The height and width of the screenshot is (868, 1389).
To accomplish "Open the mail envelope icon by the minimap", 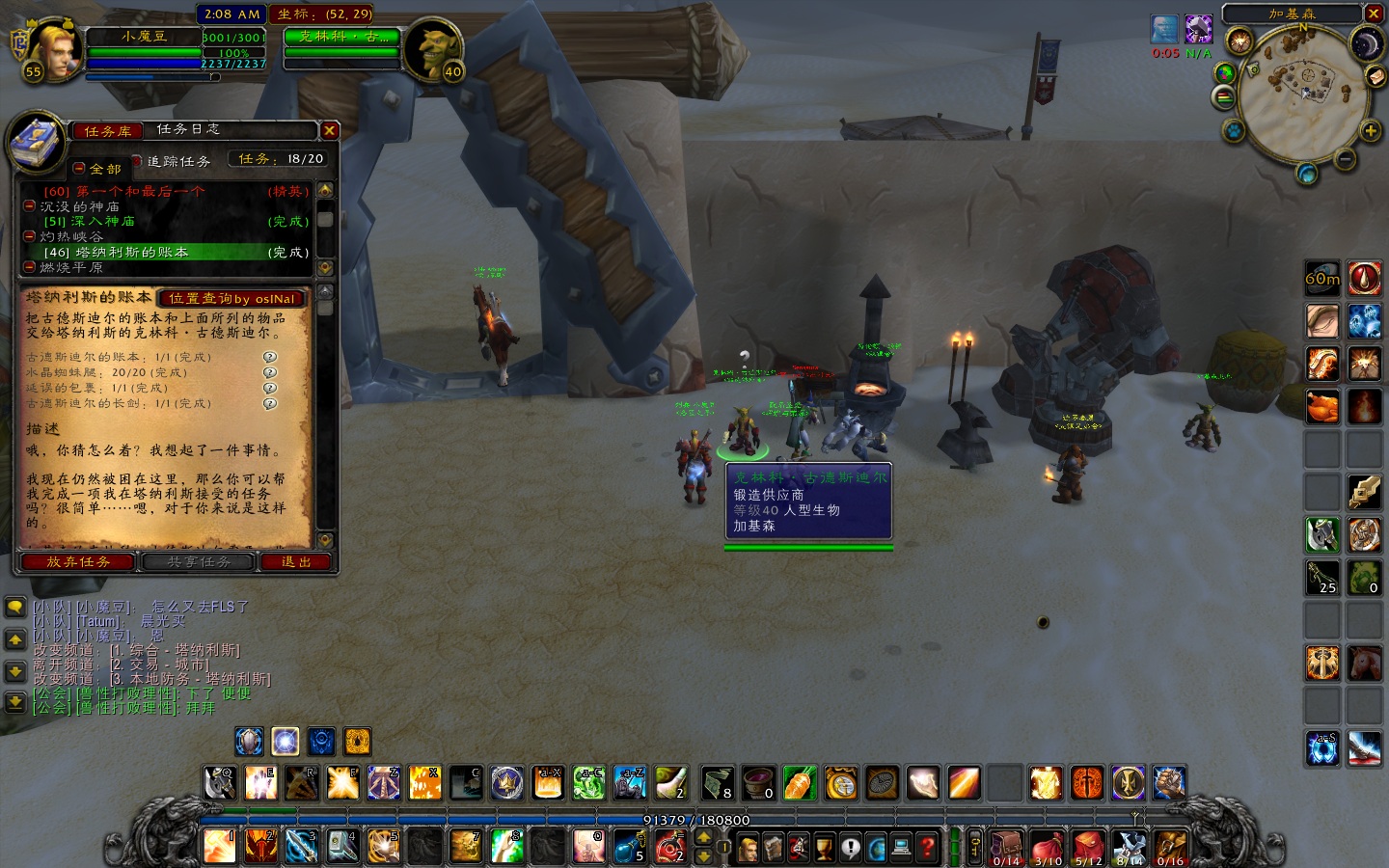I will point(1377,76).
